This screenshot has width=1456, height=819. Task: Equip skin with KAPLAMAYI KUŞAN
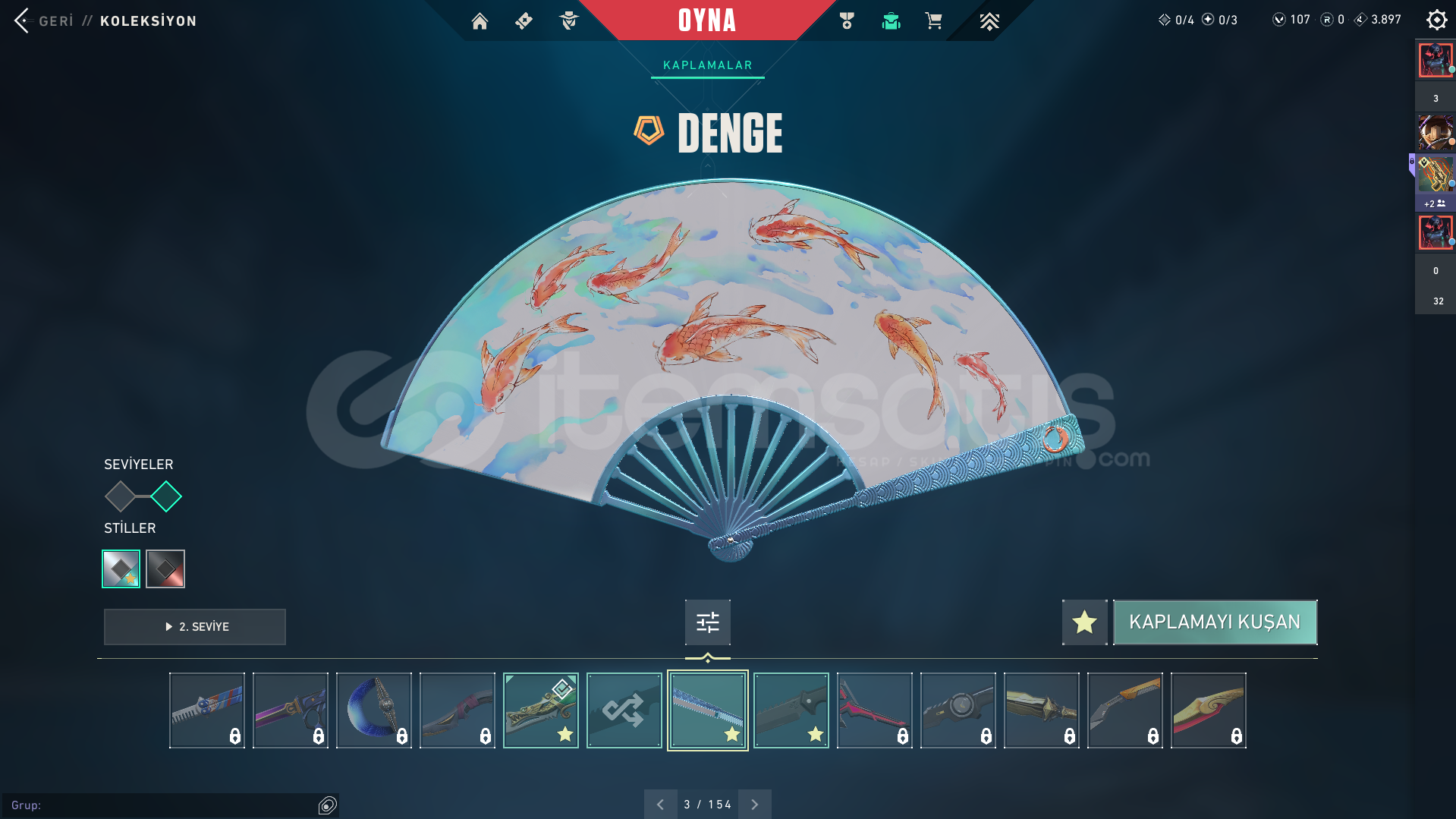click(x=1214, y=622)
